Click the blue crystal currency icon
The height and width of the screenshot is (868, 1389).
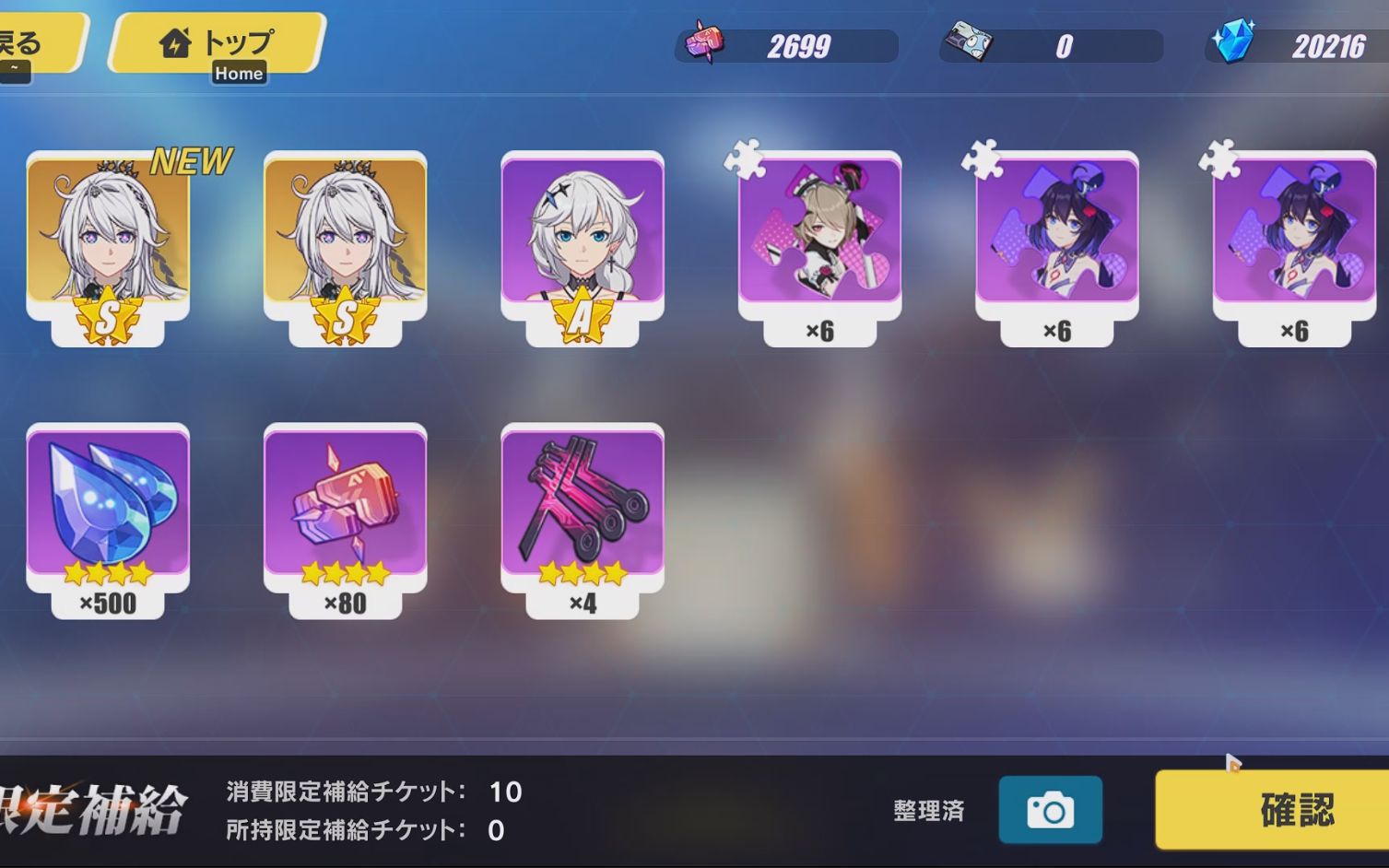[x=1235, y=43]
